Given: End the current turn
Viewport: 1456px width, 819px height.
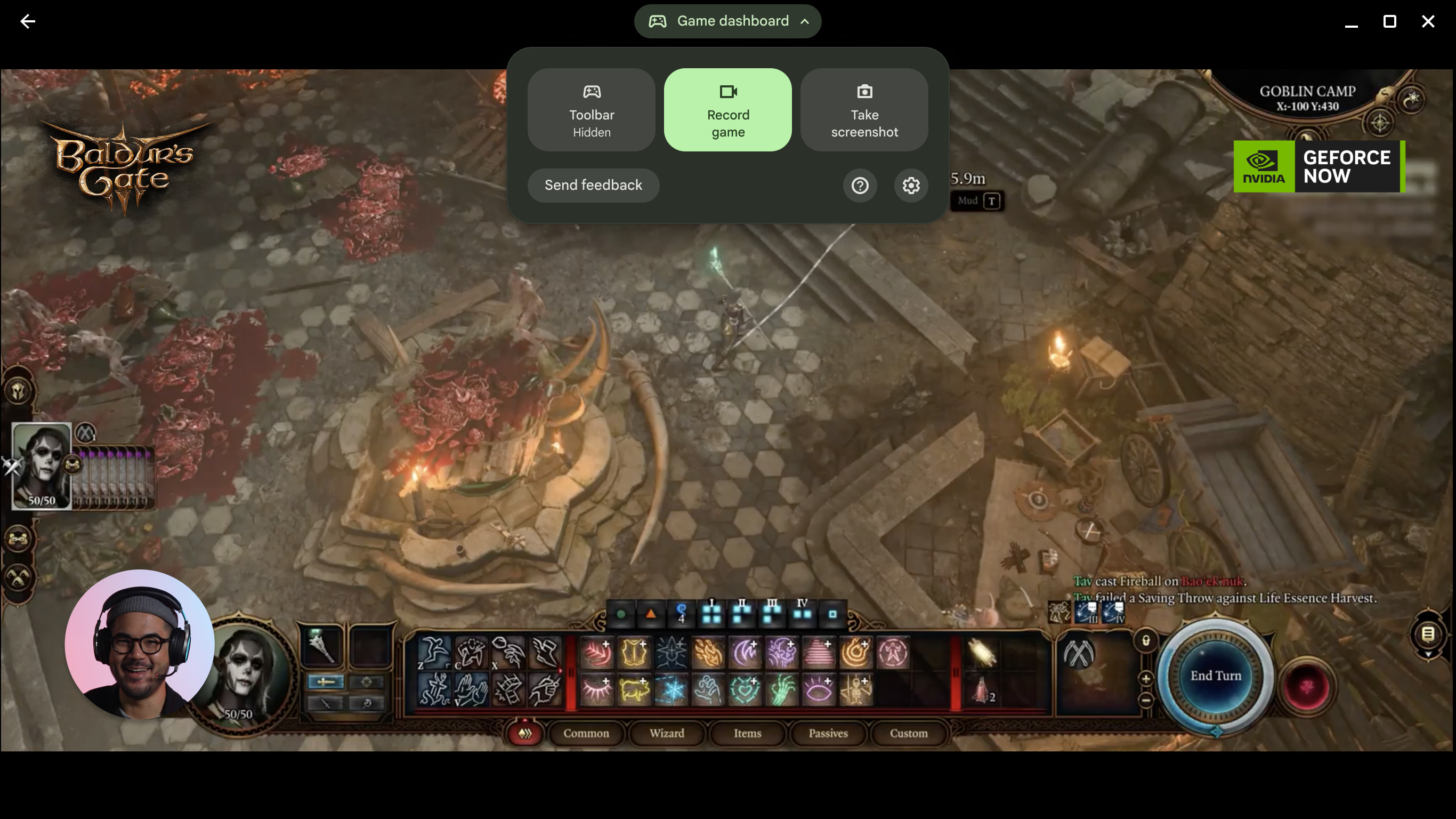Looking at the screenshot, I should pos(1215,676).
